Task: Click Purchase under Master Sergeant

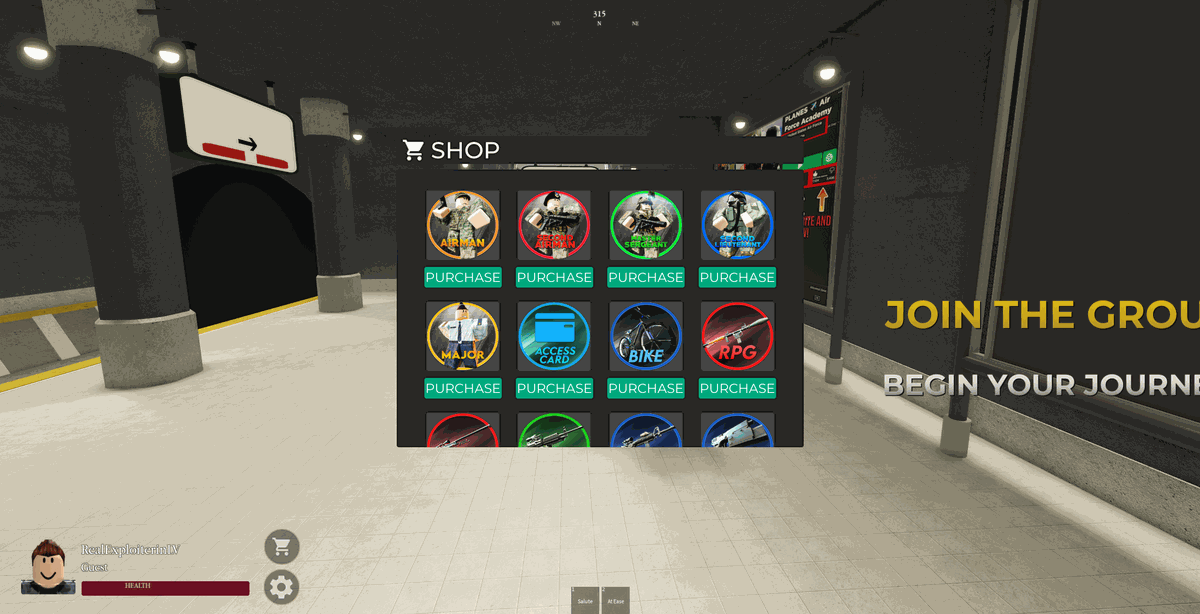Action: 645,277
